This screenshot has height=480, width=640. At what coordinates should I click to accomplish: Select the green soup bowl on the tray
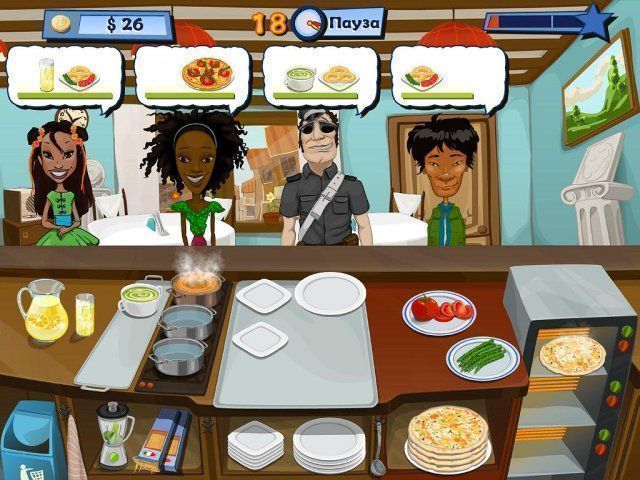point(140,299)
